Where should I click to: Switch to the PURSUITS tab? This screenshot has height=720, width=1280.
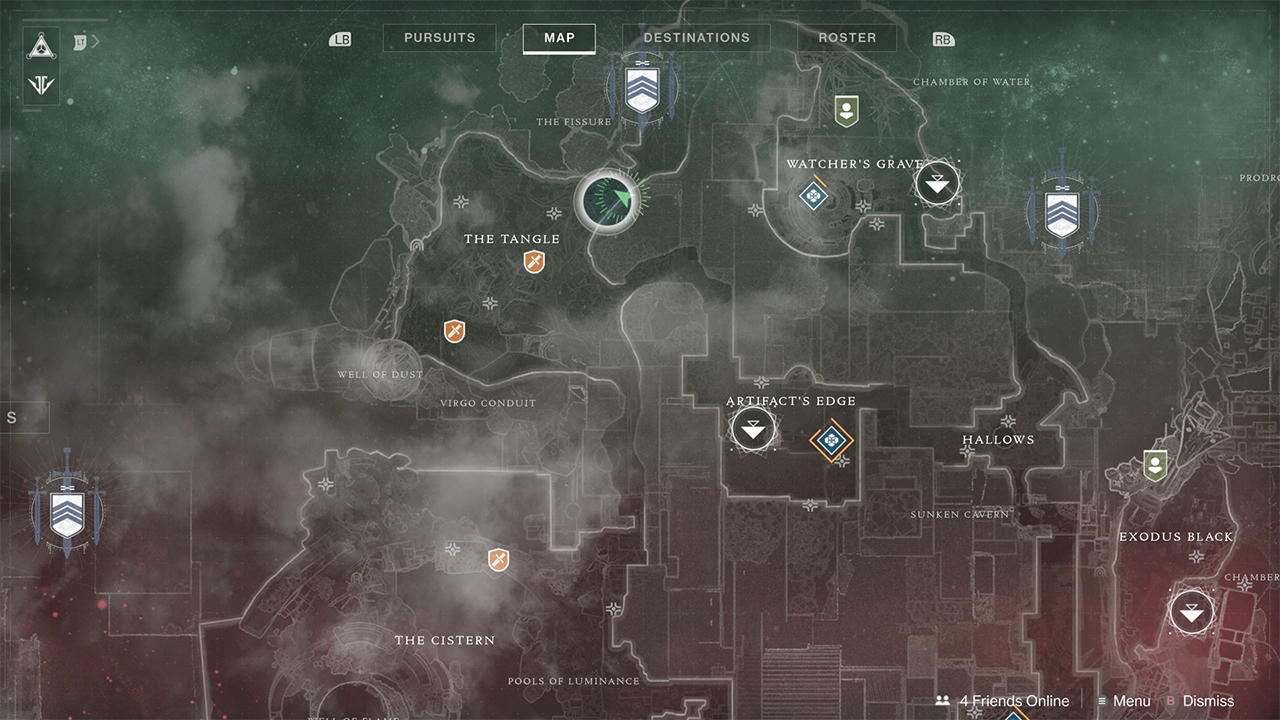[x=439, y=37]
